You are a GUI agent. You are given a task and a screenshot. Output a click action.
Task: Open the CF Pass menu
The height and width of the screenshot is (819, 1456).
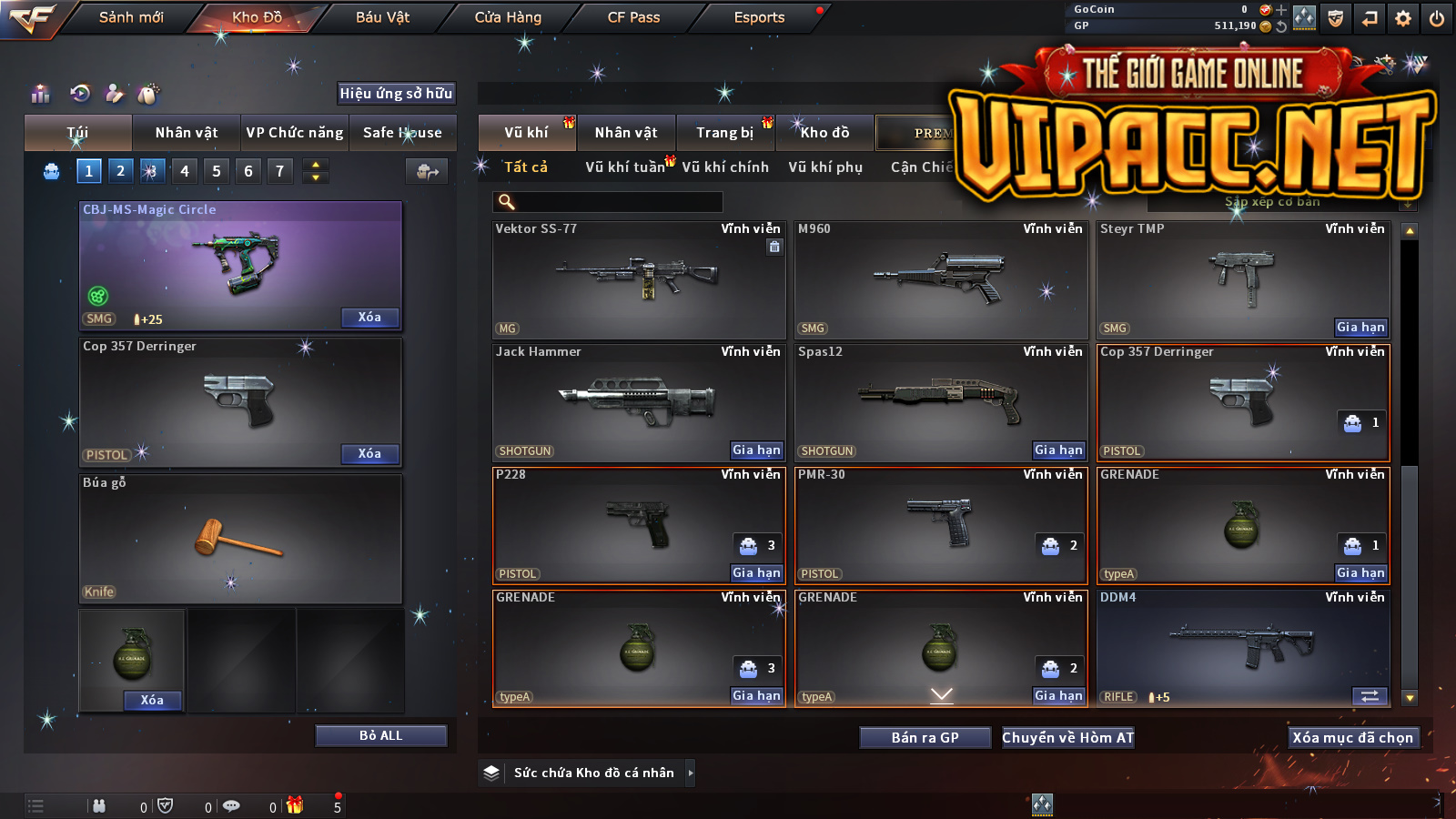pos(633,17)
